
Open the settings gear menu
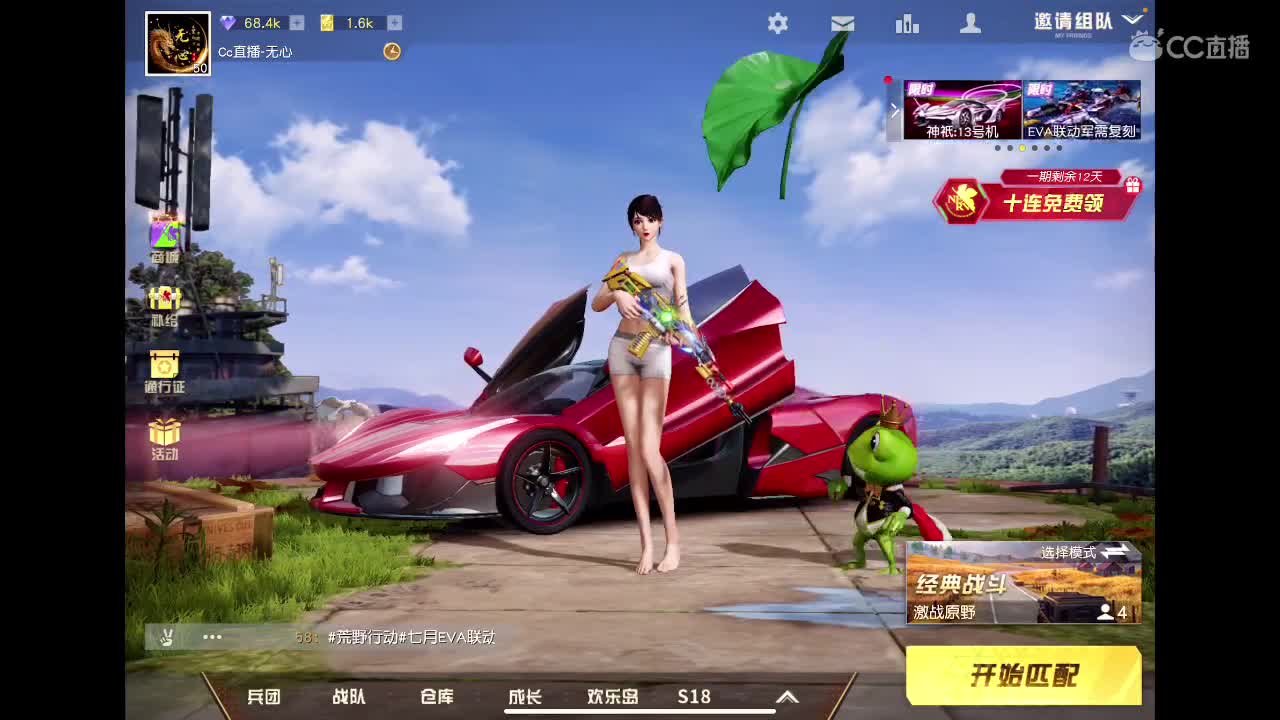tap(778, 23)
